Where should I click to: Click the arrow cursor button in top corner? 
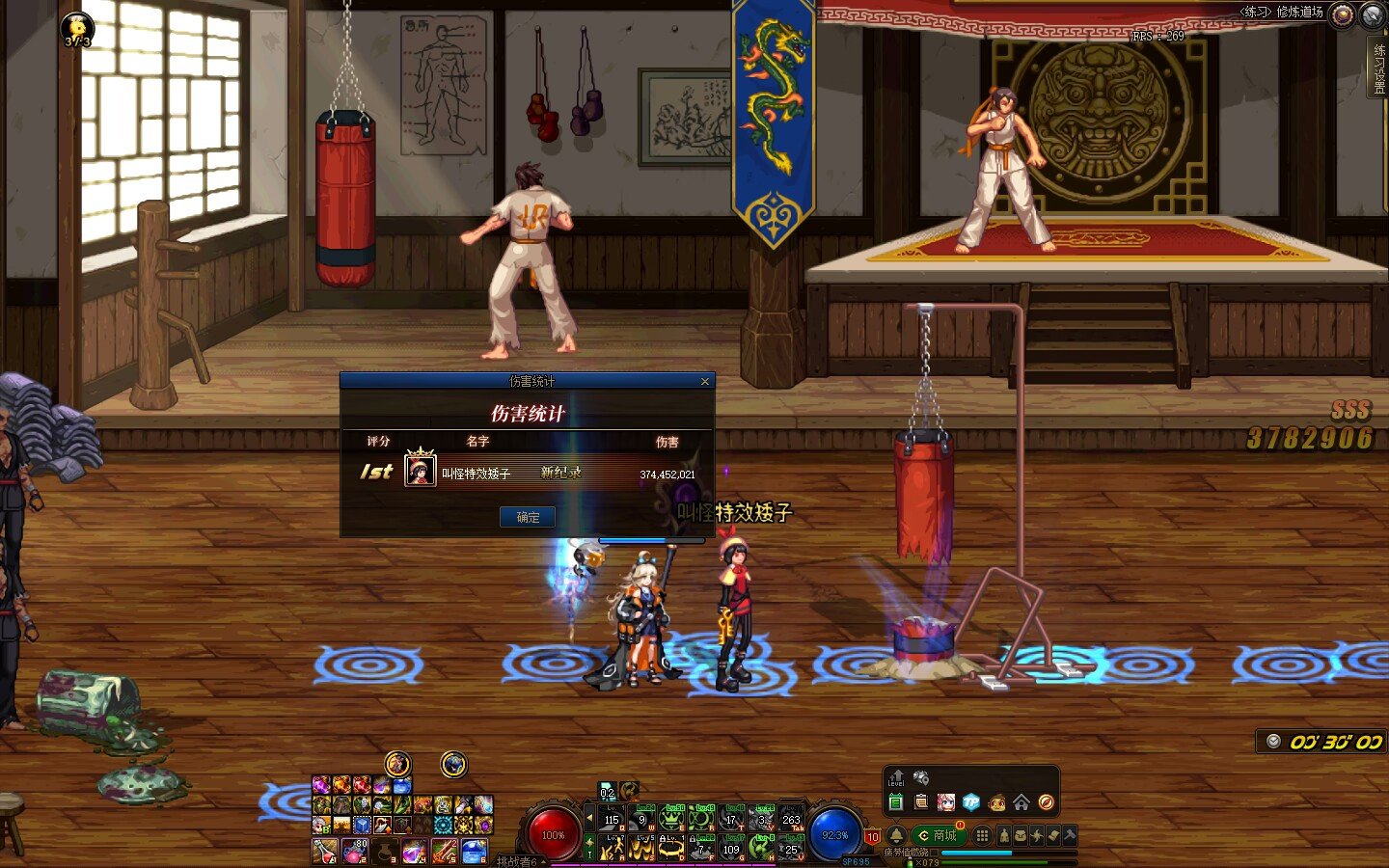[1373, 14]
